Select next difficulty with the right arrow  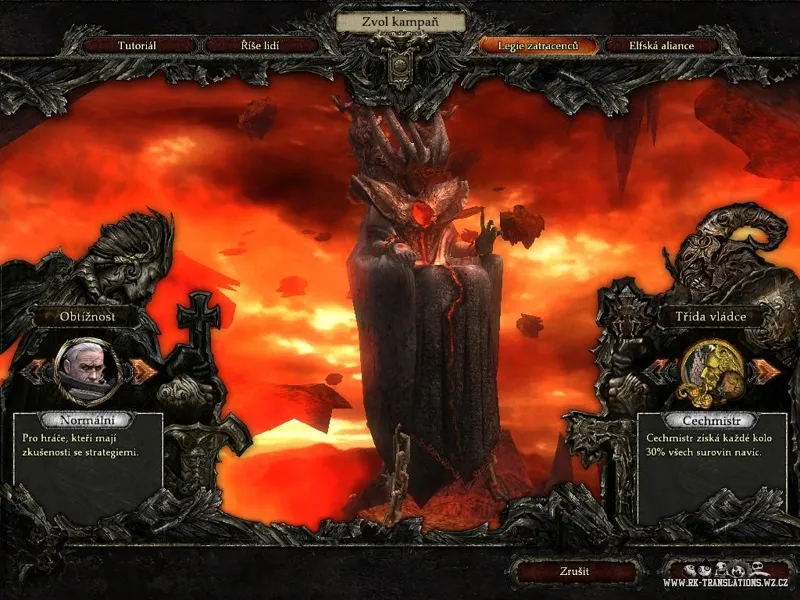click(144, 369)
